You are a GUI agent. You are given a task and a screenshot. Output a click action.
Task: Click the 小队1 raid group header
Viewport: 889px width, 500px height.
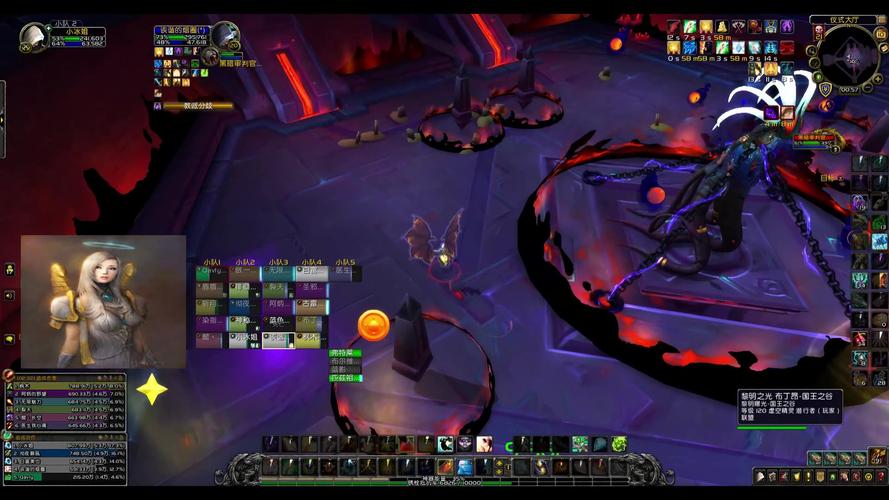pos(212,262)
